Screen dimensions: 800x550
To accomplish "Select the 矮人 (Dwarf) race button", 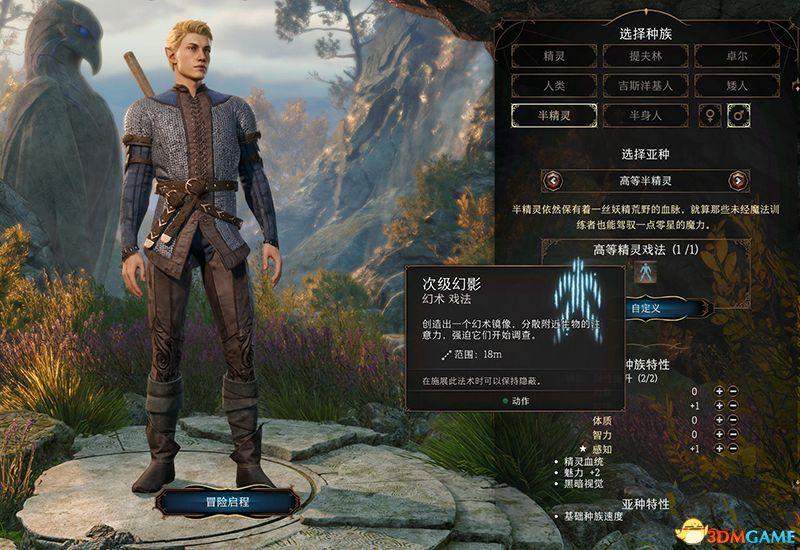I will 736,86.
